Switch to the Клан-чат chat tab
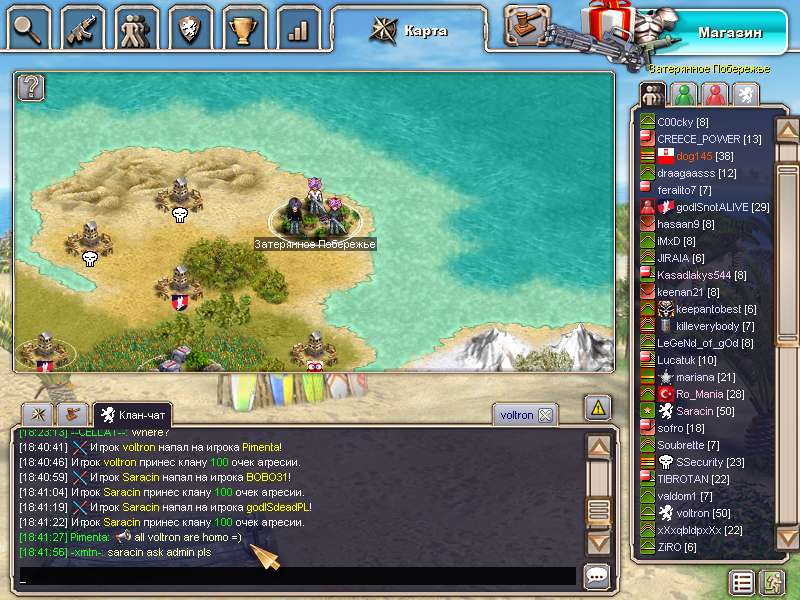Viewport: 800px width, 600px height. coord(133,414)
